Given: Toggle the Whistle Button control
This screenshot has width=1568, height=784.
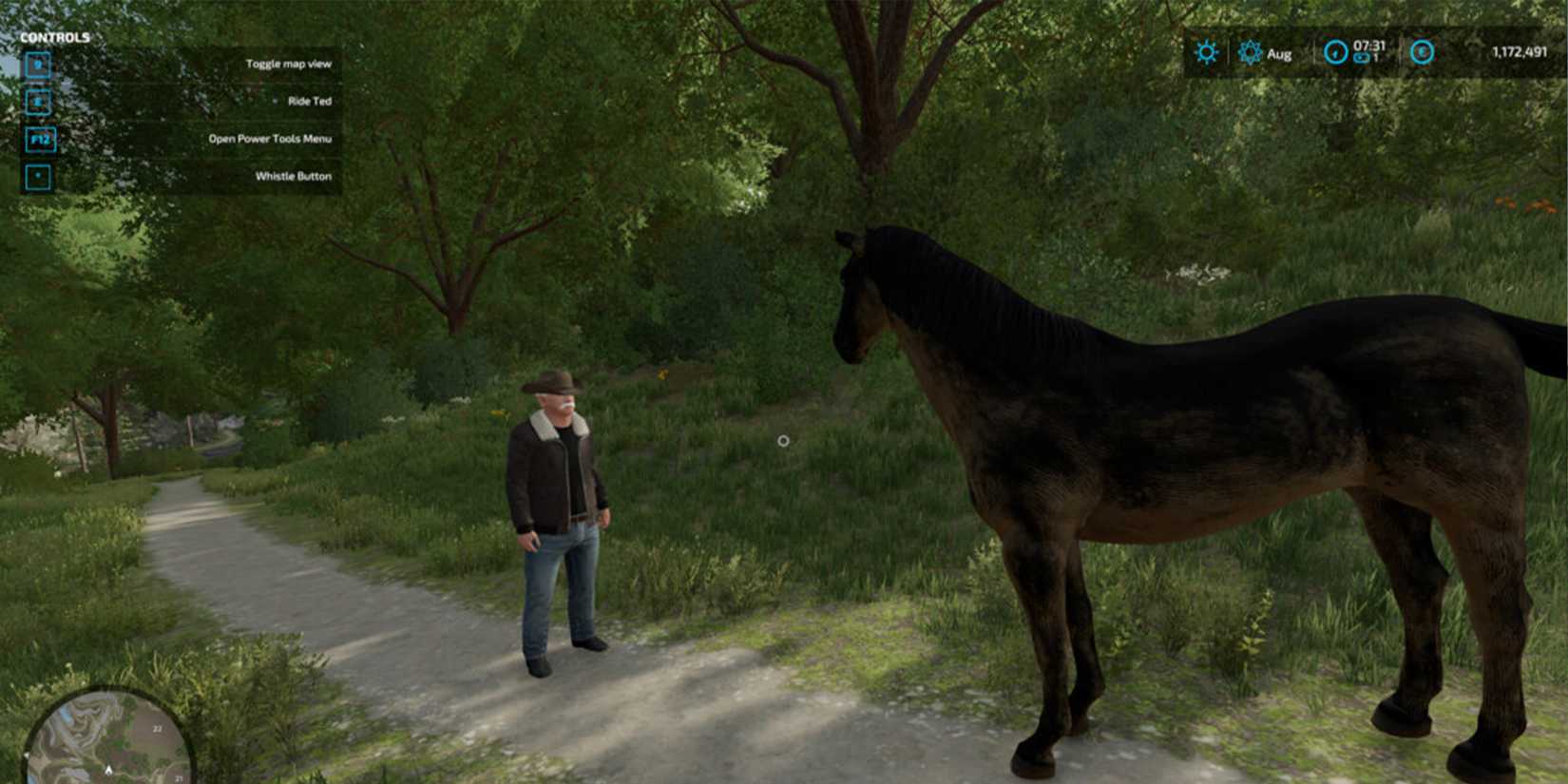Looking at the screenshot, I should 293,177.
